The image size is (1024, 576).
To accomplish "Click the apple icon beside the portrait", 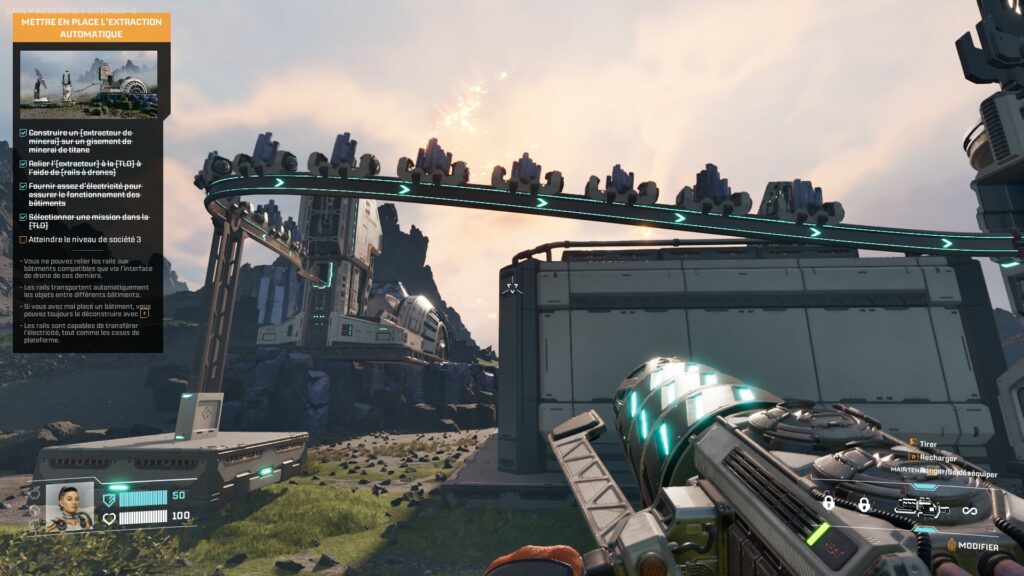I will pyautogui.click(x=35, y=493).
